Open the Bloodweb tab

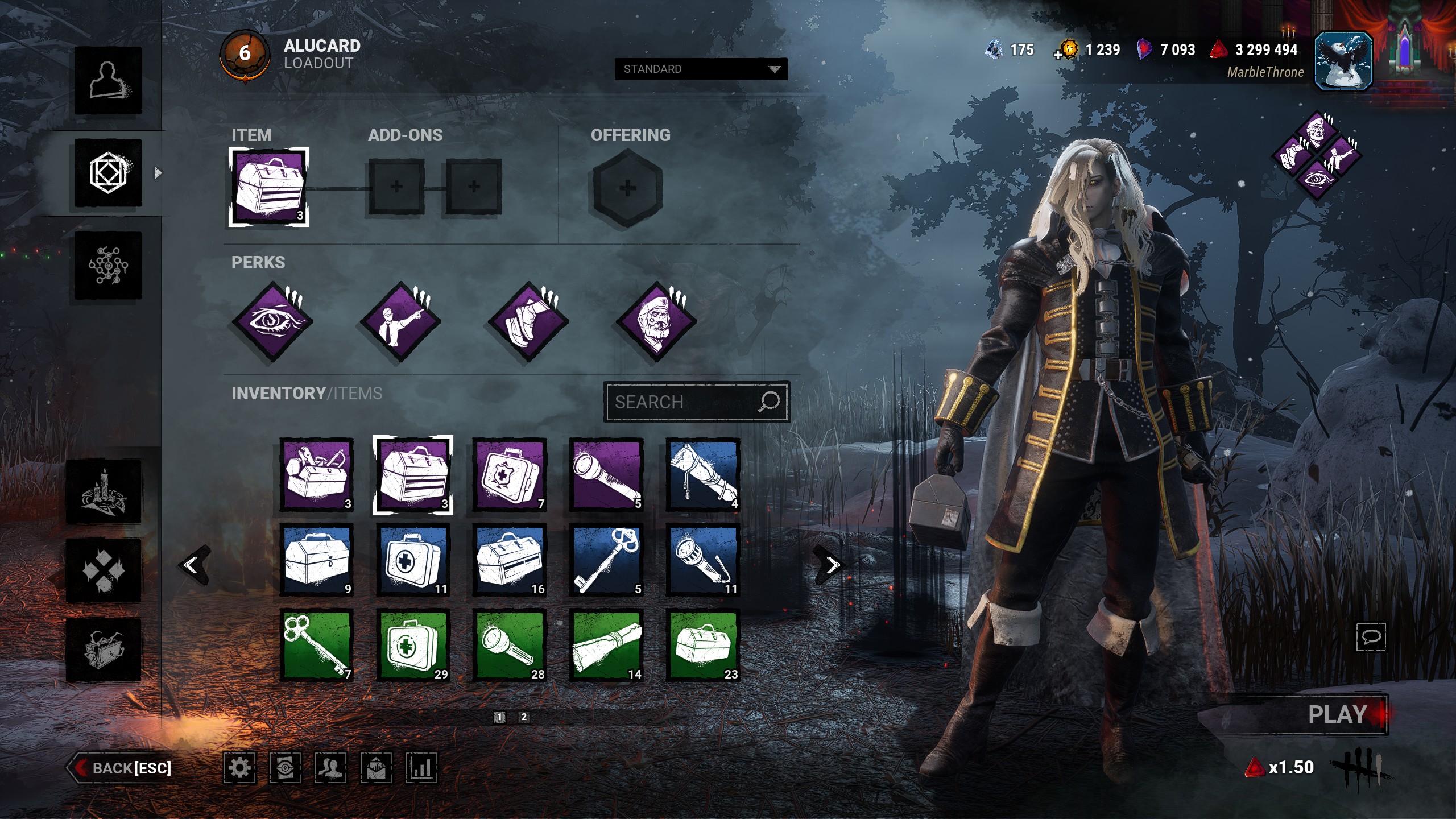[x=108, y=265]
